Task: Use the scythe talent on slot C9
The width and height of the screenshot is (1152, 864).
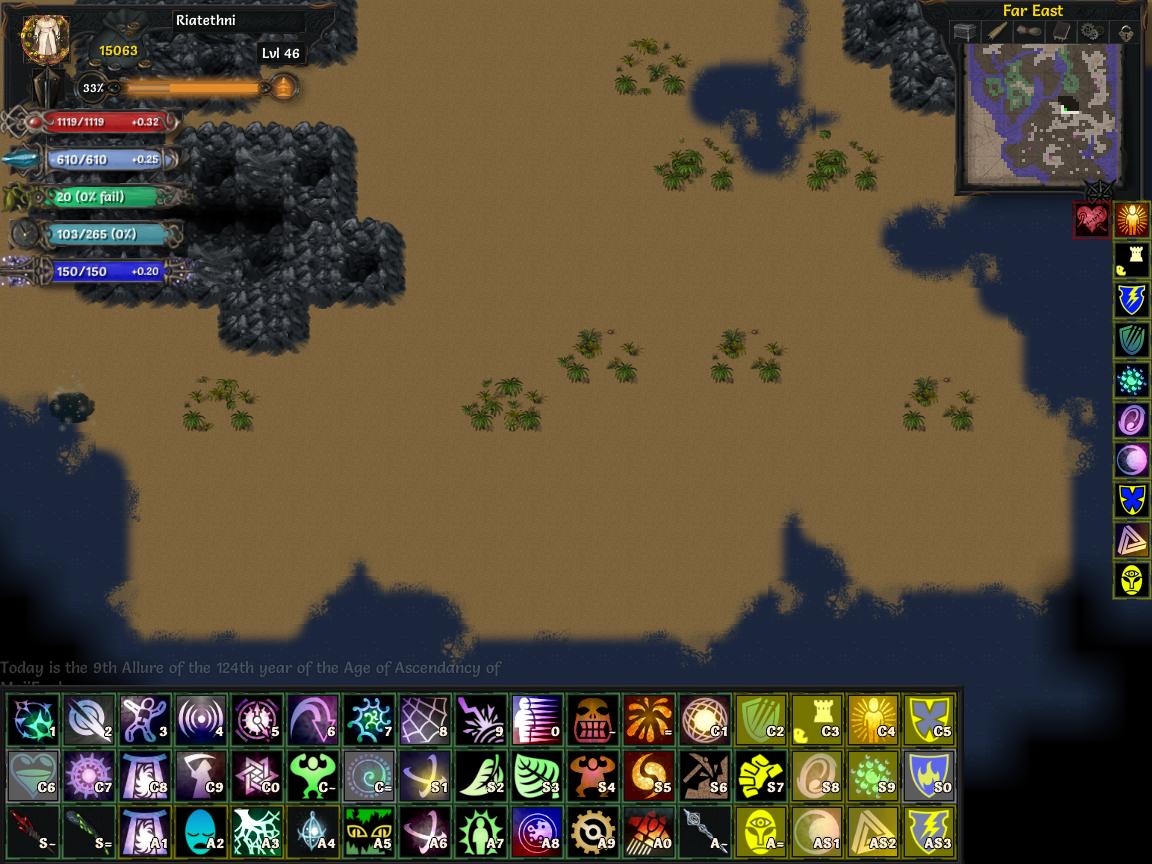Action: click(x=201, y=775)
